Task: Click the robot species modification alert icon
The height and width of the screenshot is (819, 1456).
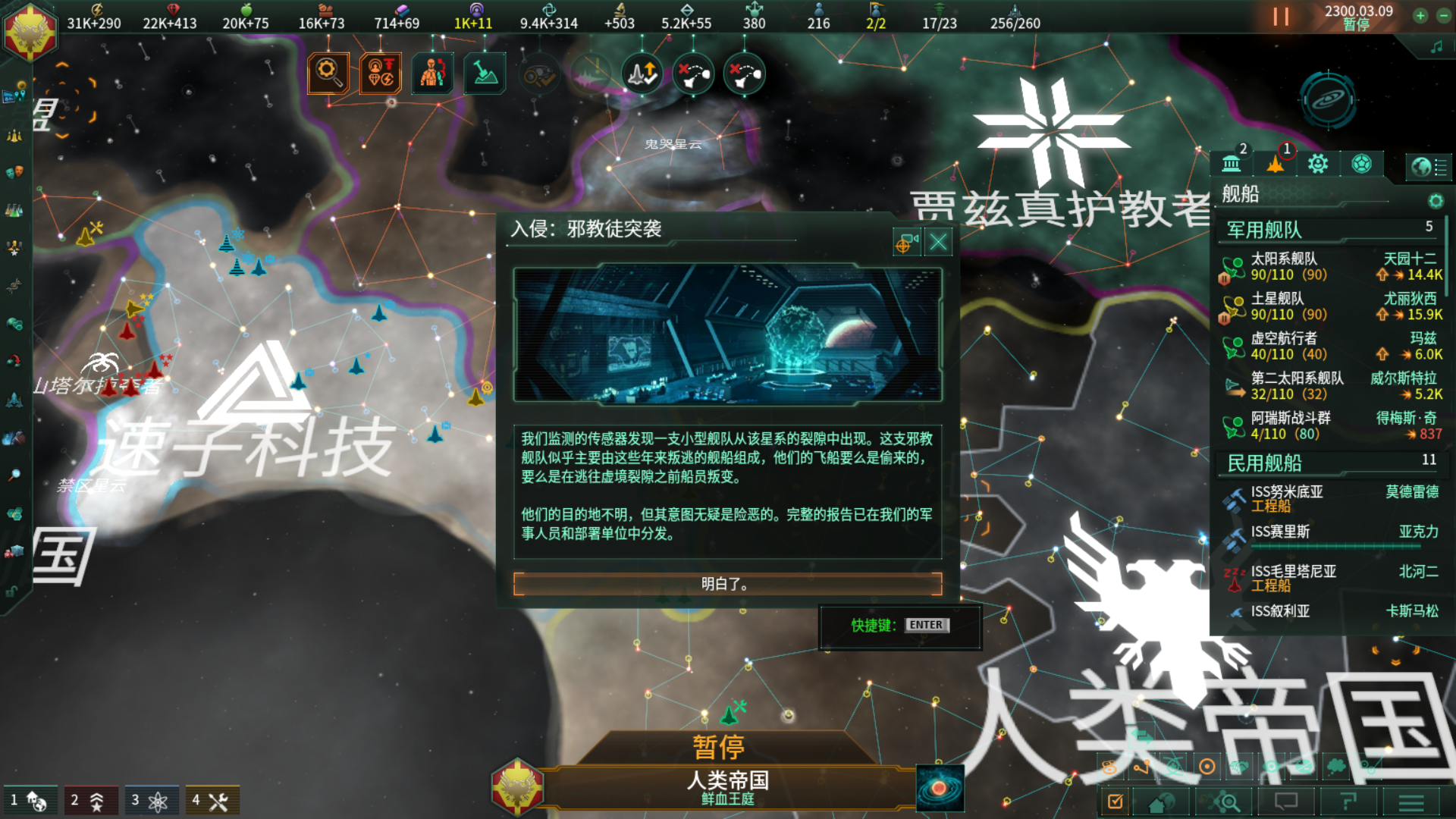Action: click(x=432, y=73)
